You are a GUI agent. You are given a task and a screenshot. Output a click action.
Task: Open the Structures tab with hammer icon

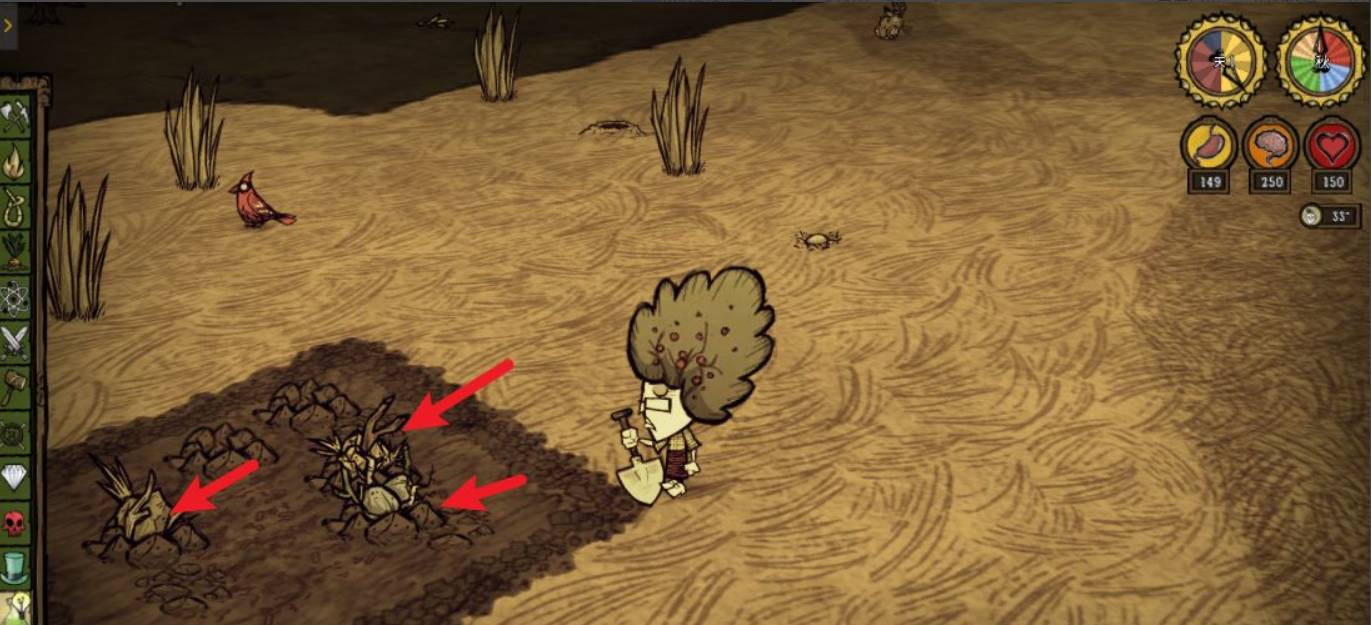(12, 387)
